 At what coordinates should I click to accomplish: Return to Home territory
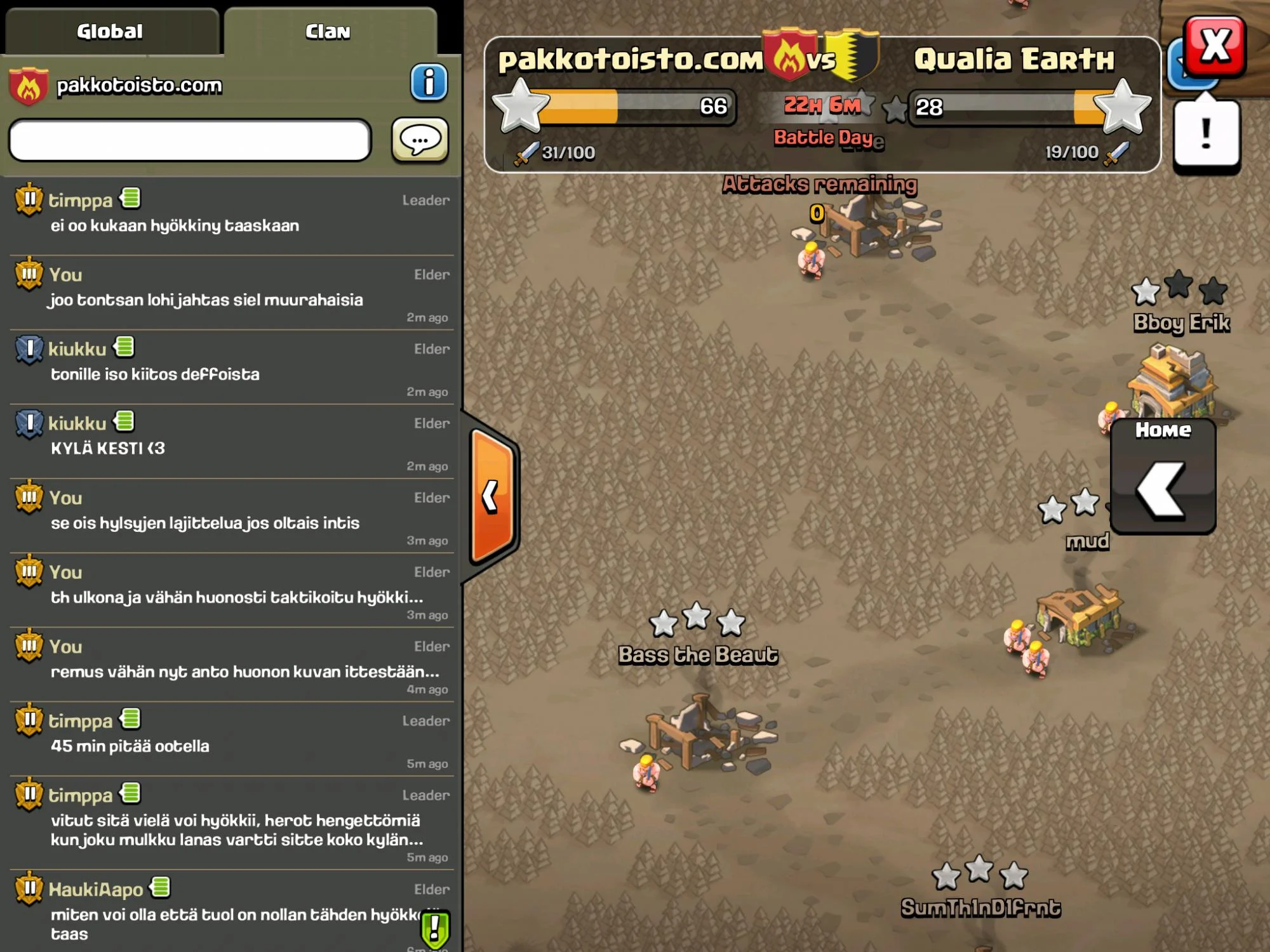pyautogui.click(x=1162, y=476)
